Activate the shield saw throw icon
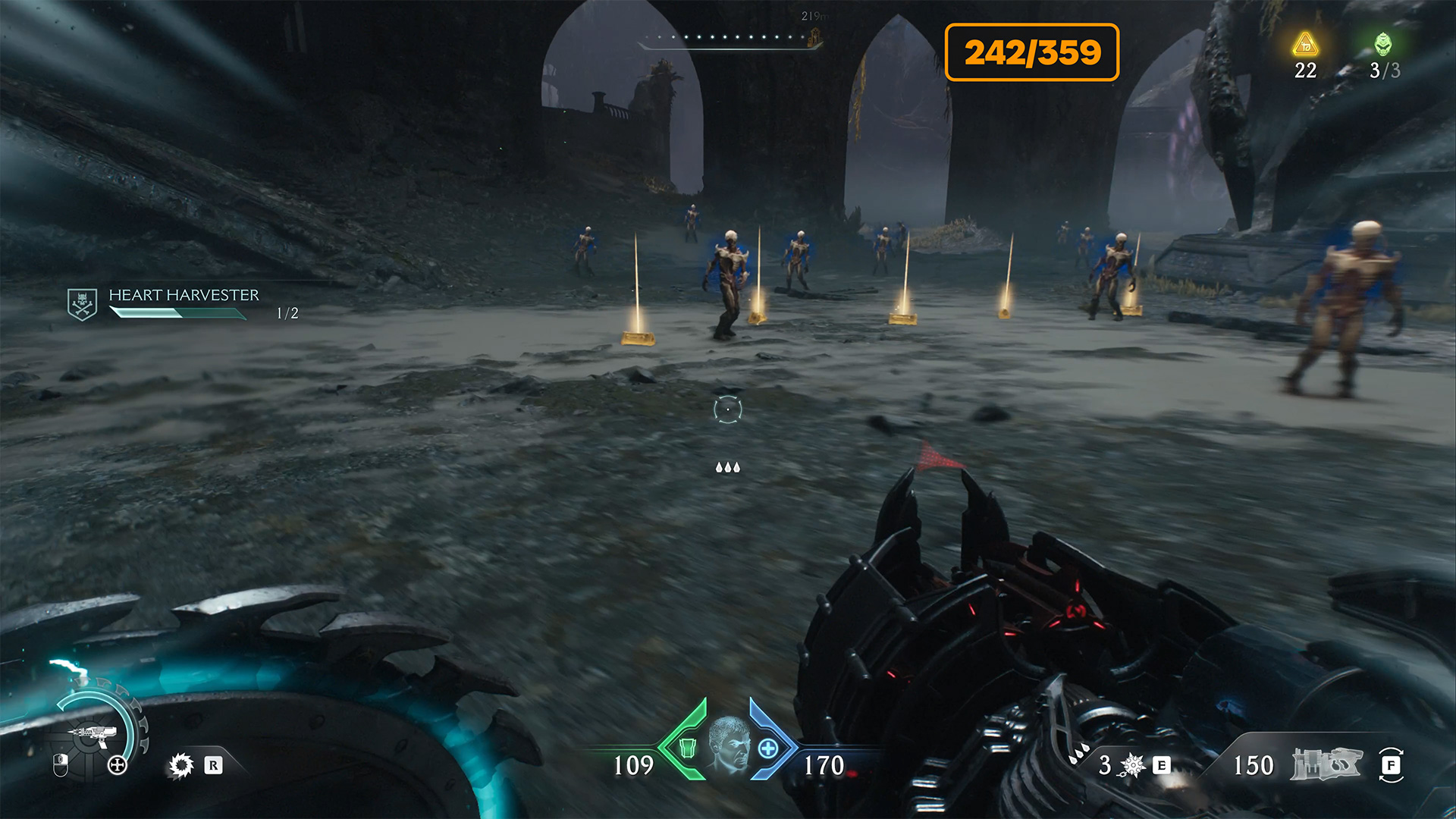 180,765
